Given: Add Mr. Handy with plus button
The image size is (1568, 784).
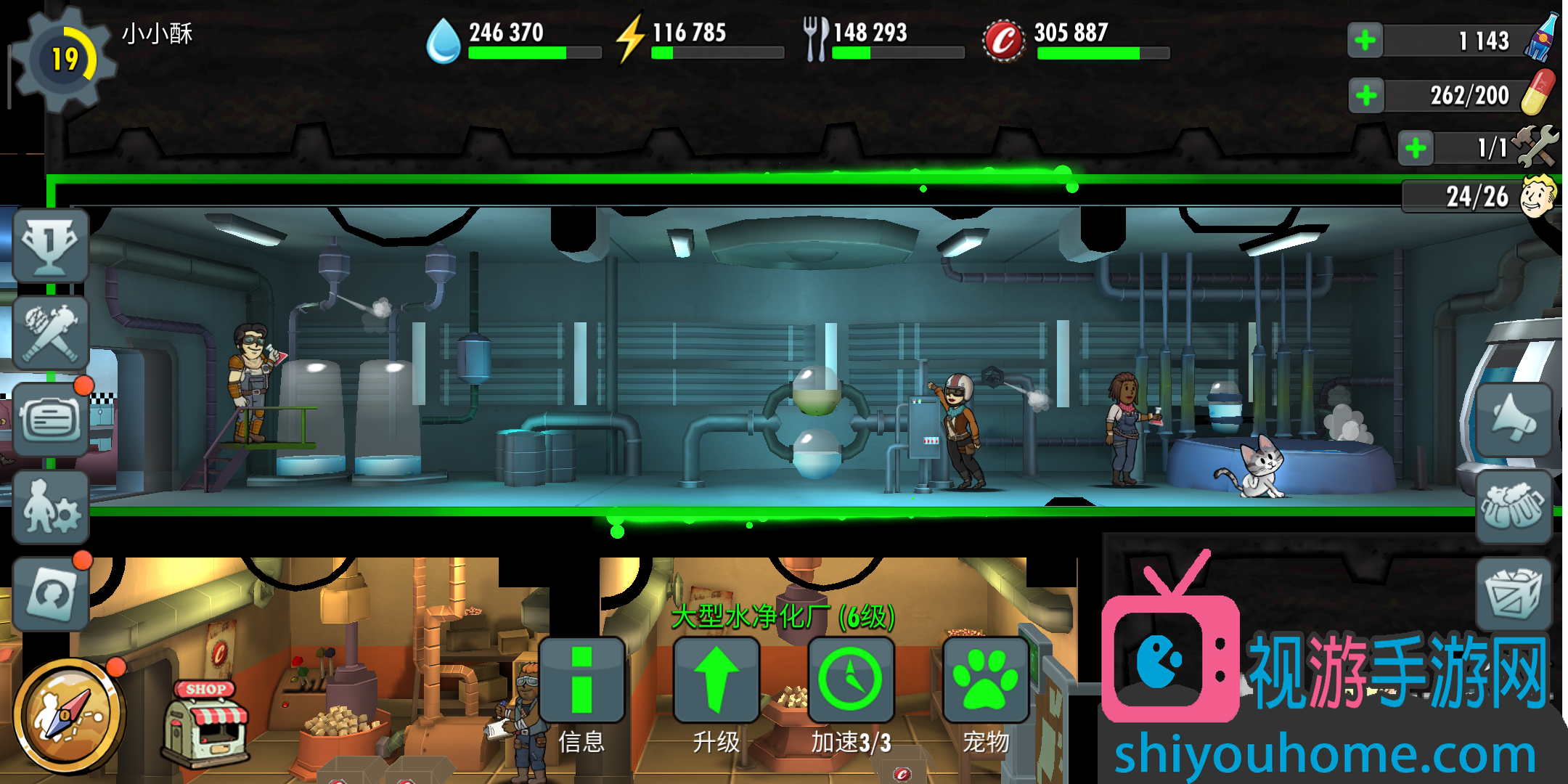Looking at the screenshot, I should coord(1416,149).
